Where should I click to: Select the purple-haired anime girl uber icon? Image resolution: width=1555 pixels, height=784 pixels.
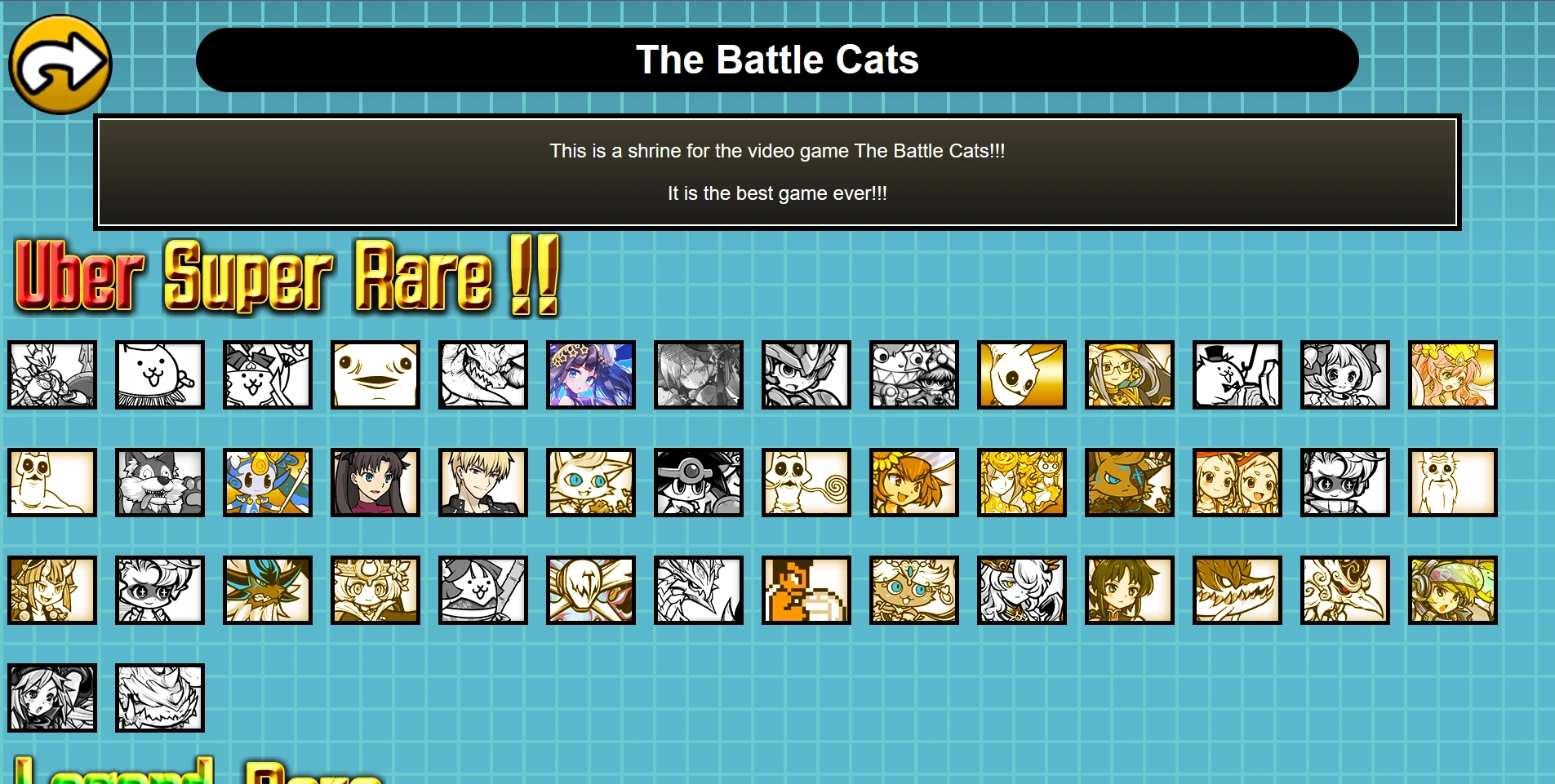(590, 375)
